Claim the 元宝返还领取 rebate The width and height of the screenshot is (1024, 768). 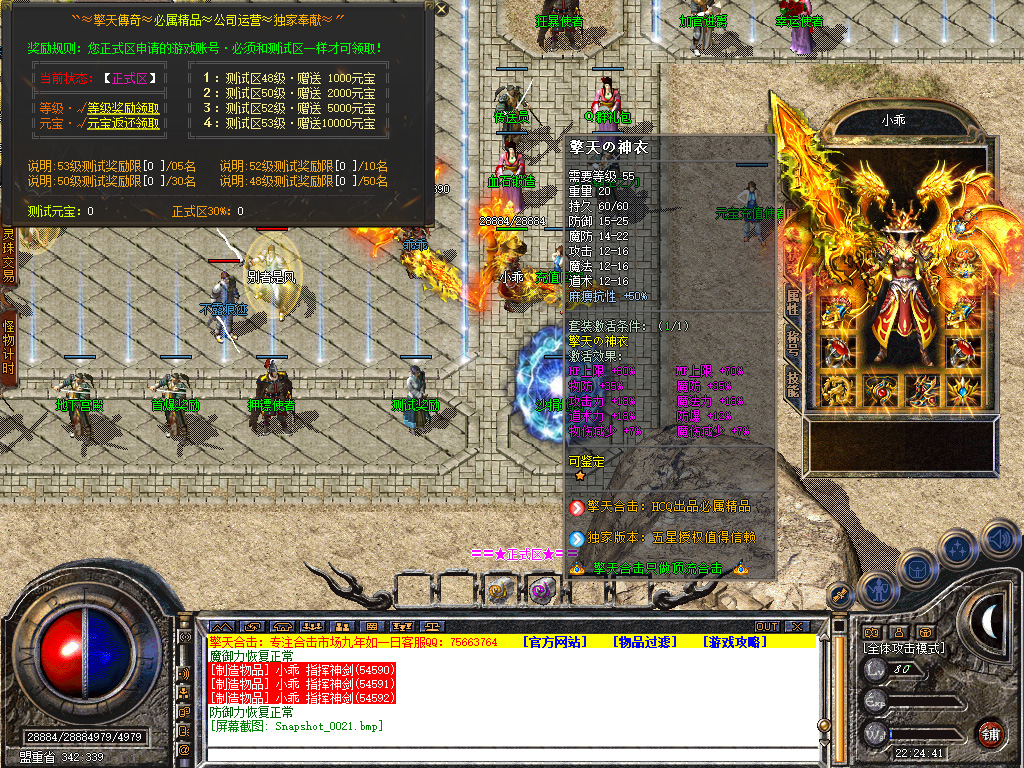tap(123, 124)
